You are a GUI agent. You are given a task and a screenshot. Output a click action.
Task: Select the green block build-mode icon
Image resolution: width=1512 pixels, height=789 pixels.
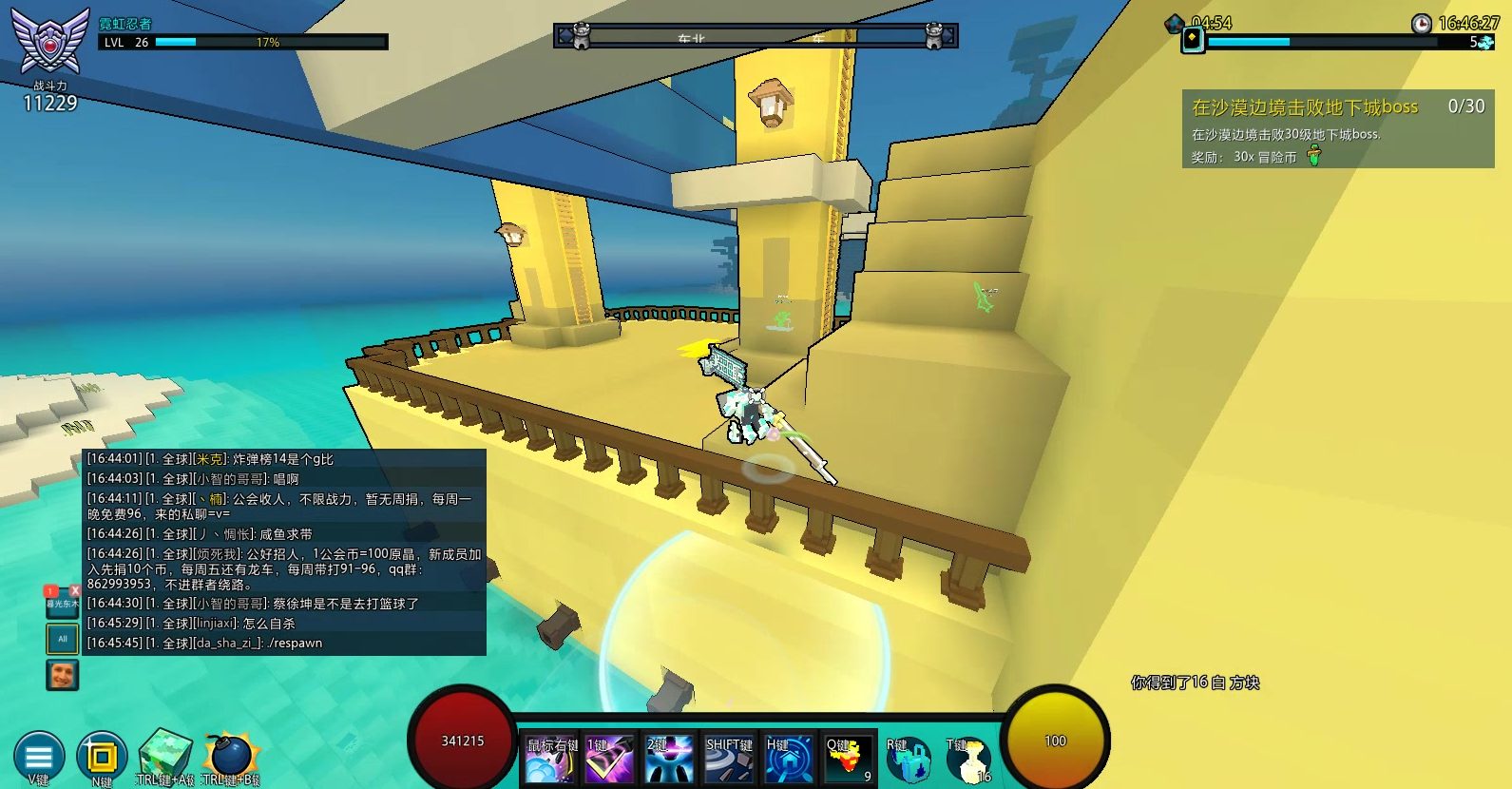point(164,756)
